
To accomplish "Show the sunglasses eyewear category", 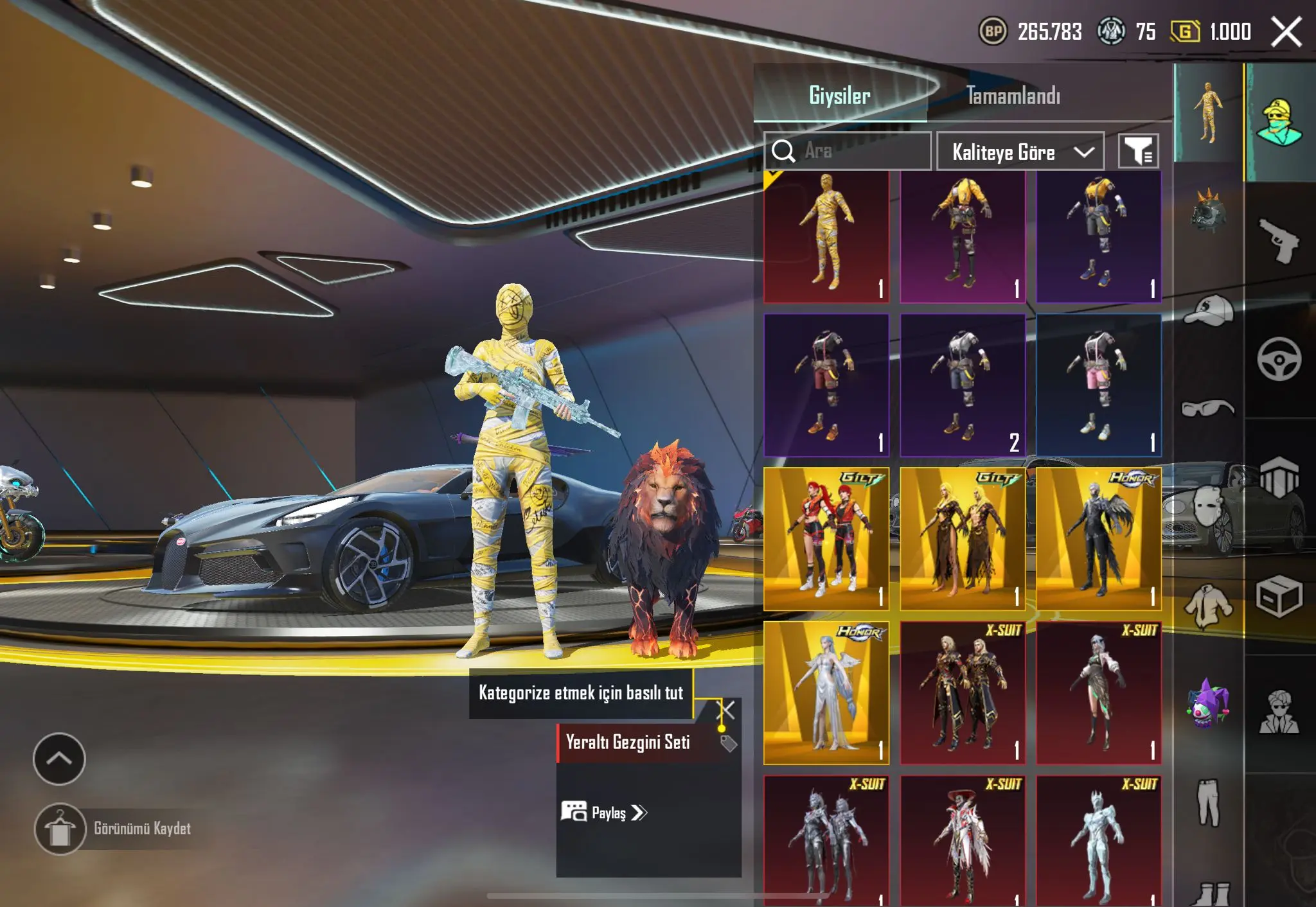I will pos(1208,407).
